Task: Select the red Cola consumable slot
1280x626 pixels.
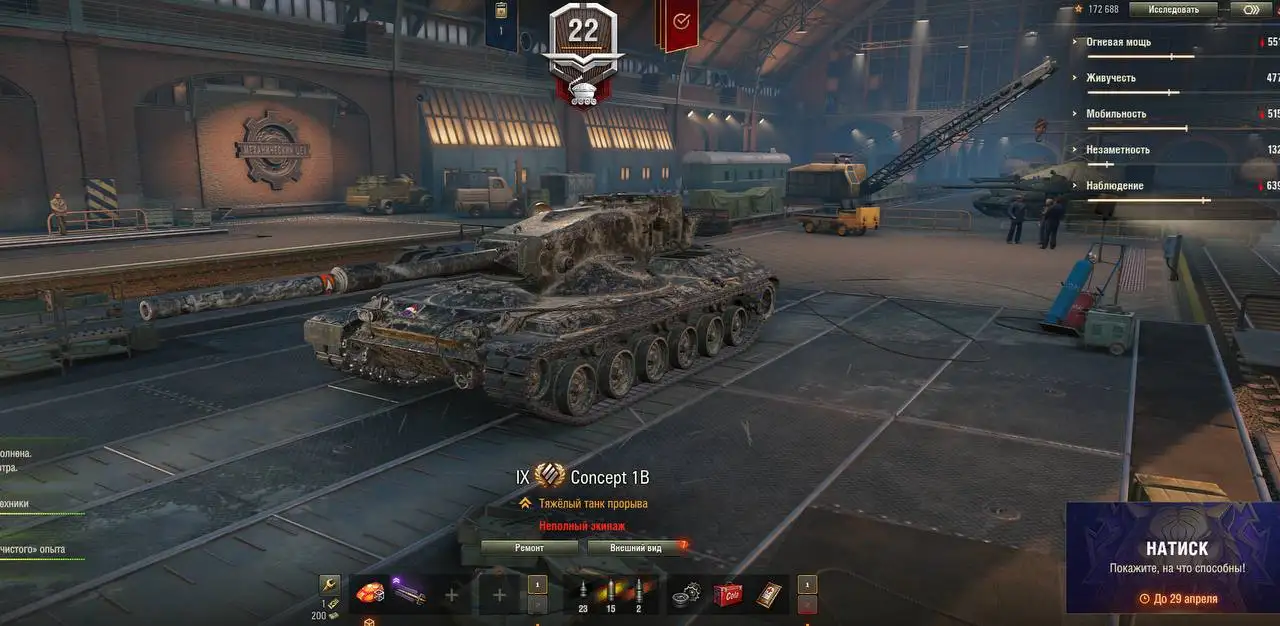Action: click(727, 594)
